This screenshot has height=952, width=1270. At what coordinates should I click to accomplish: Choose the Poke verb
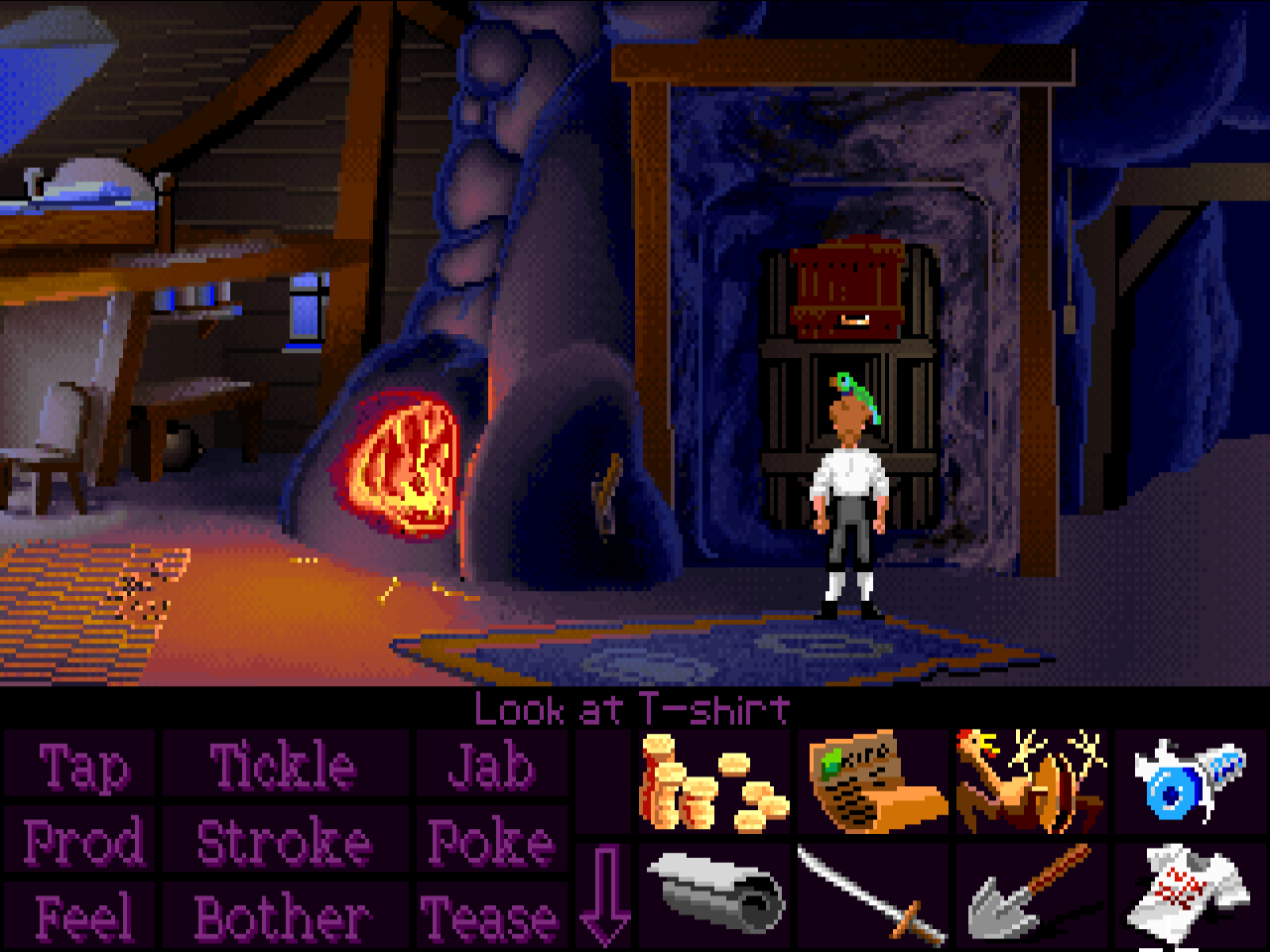point(490,843)
